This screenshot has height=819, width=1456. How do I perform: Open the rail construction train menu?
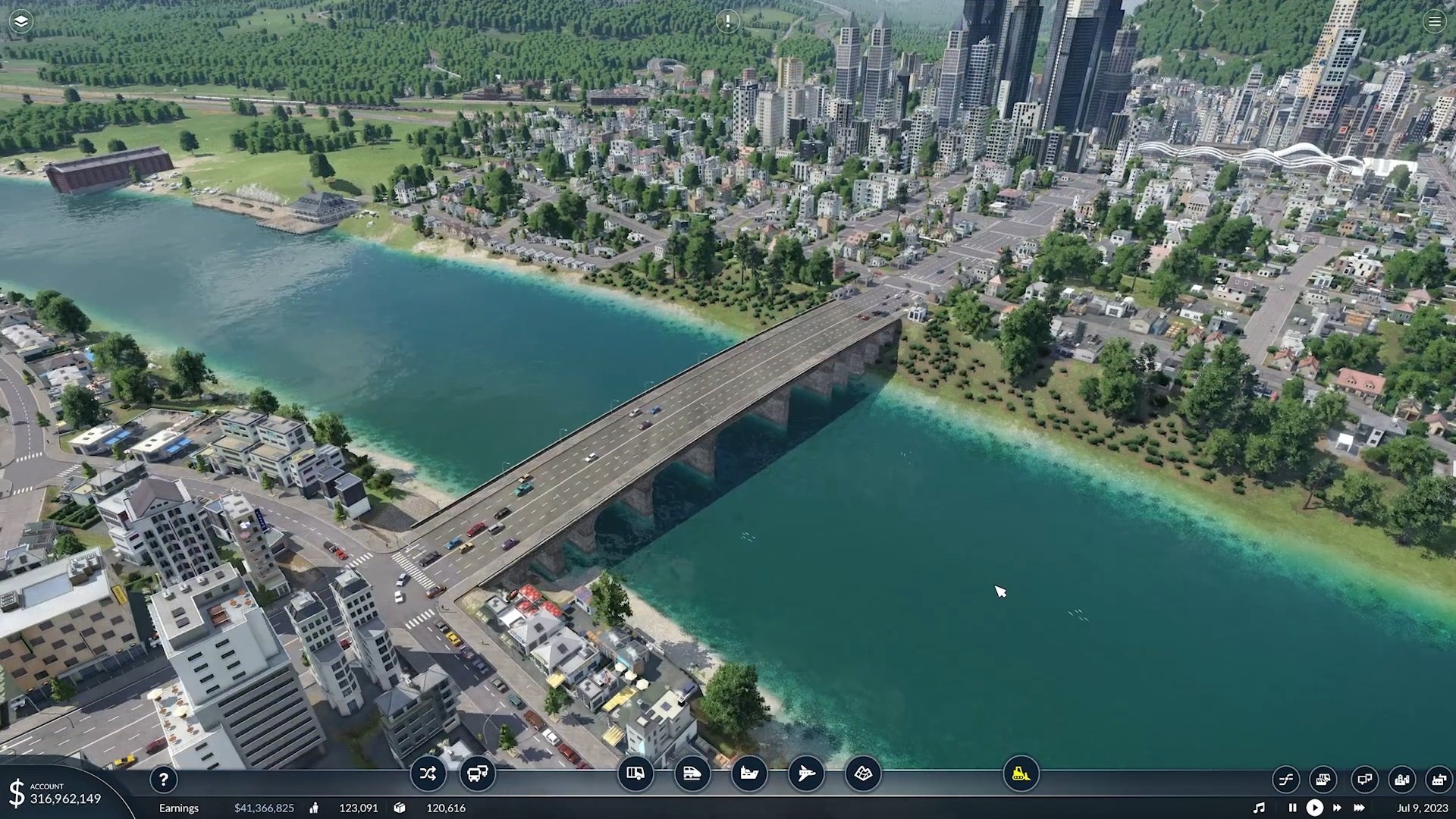click(692, 774)
